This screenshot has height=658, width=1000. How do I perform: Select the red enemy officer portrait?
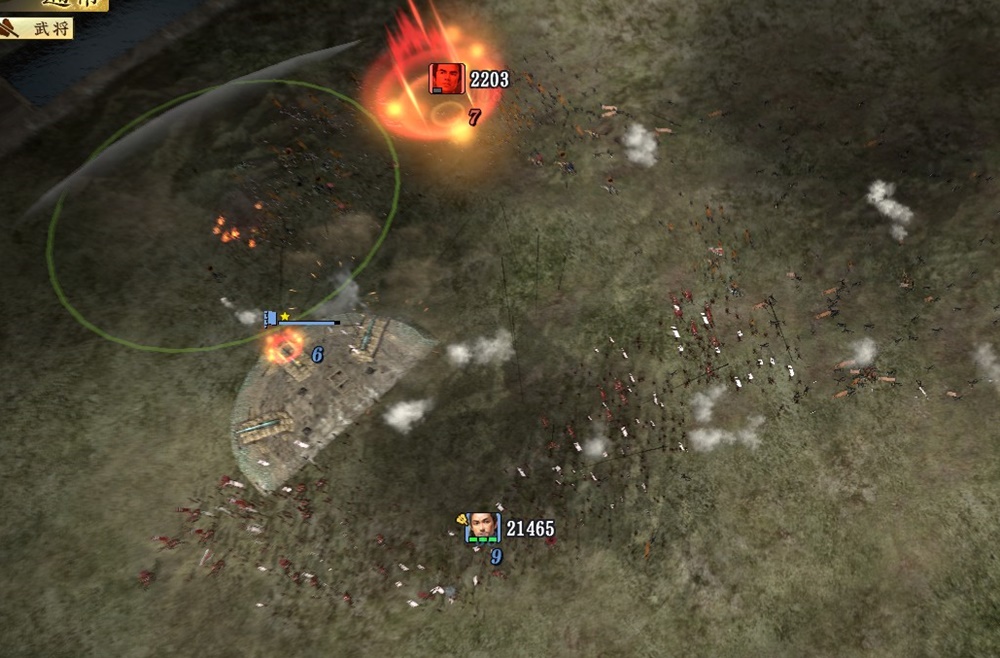pyautogui.click(x=447, y=78)
